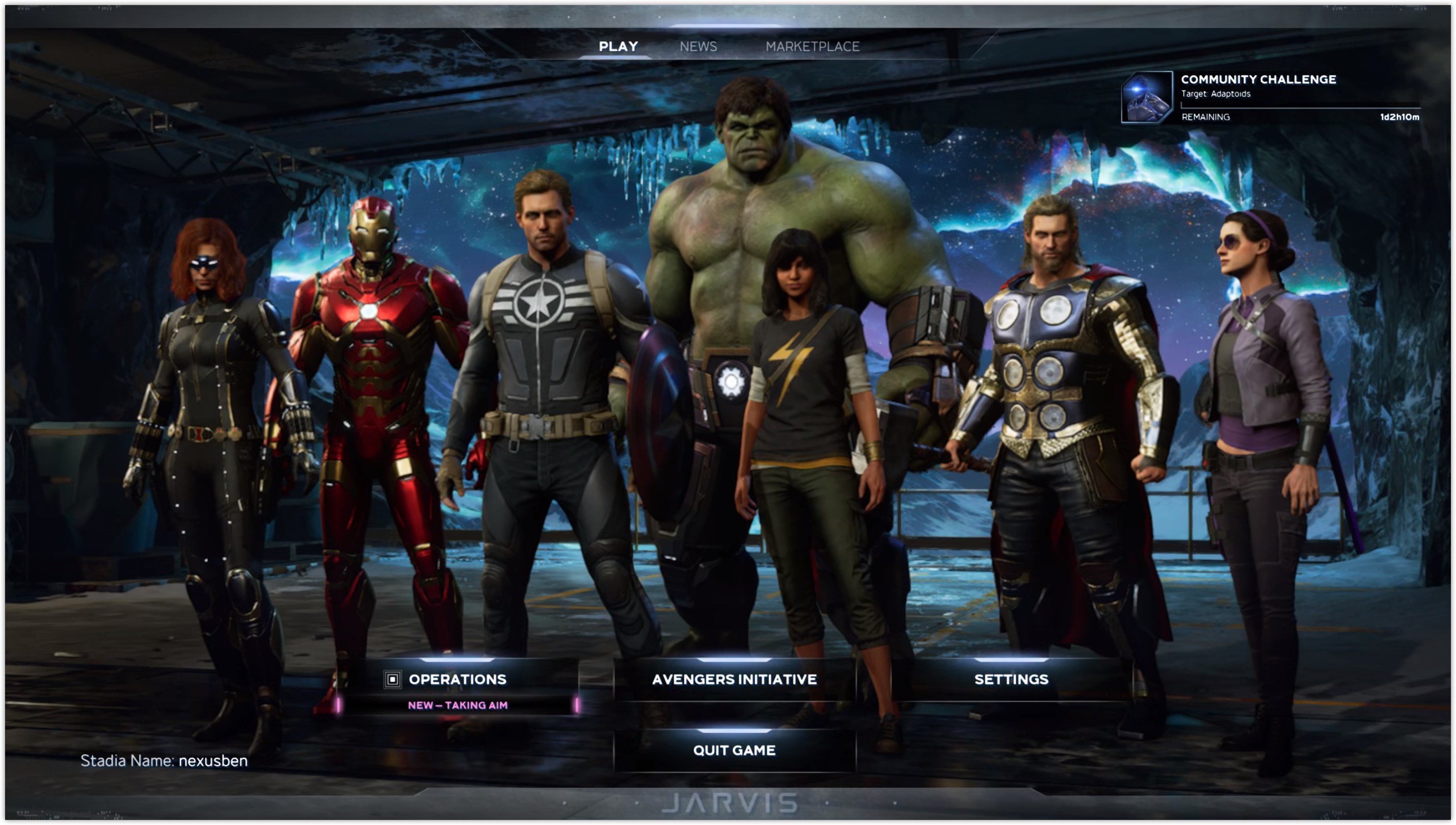Select the Operations menu button

tap(457, 679)
